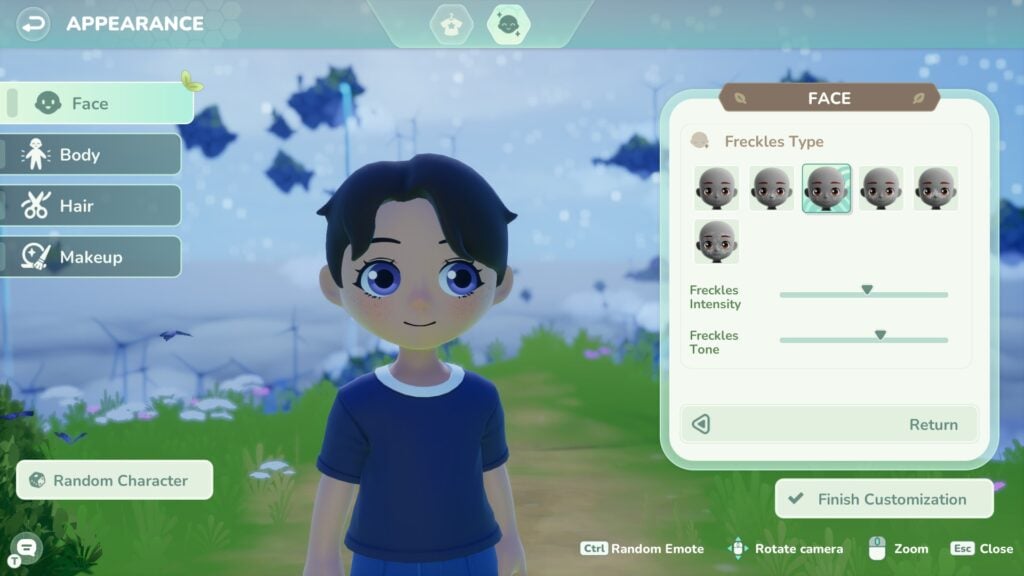Open the Face category
This screenshot has width=1024, height=576.
pos(97,103)
